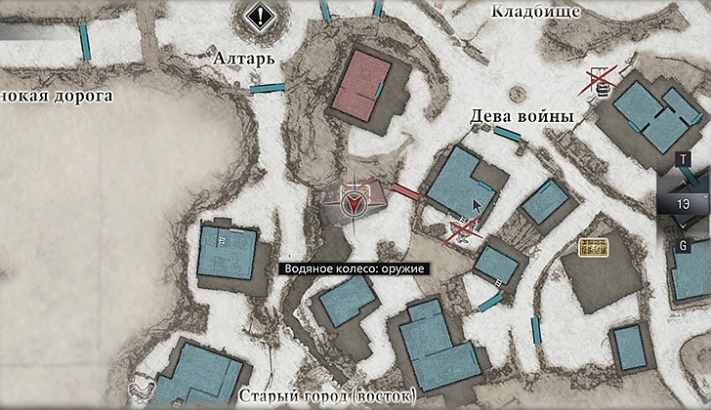Select the red unexplored building

(x=361, y=85)
